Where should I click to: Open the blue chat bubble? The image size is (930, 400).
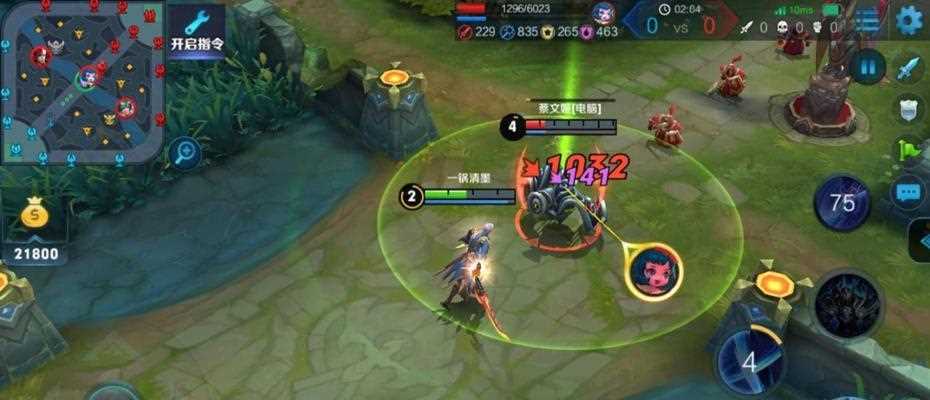[908, 191]
